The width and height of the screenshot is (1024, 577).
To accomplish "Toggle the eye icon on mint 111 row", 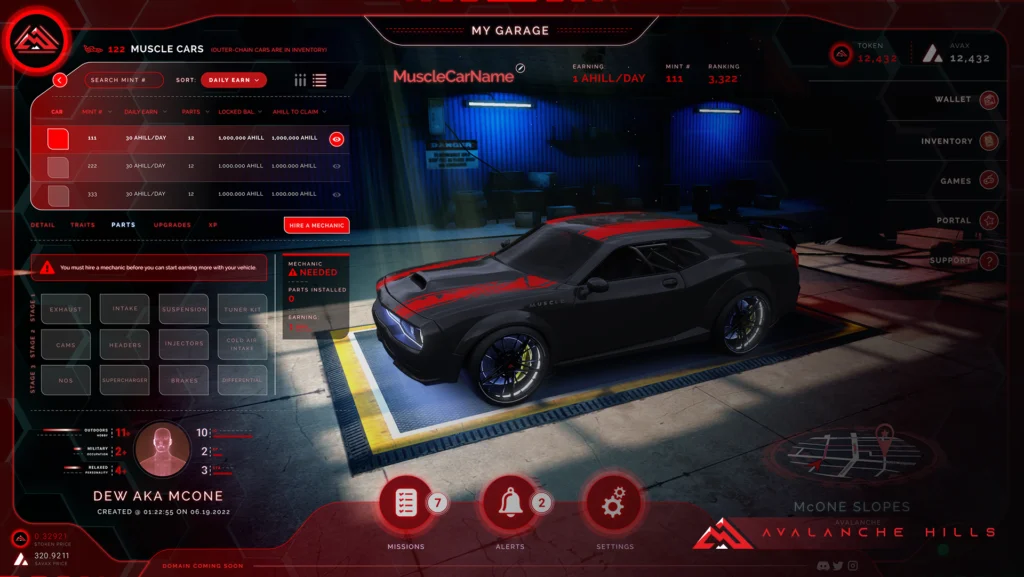I will coord(336,139).
